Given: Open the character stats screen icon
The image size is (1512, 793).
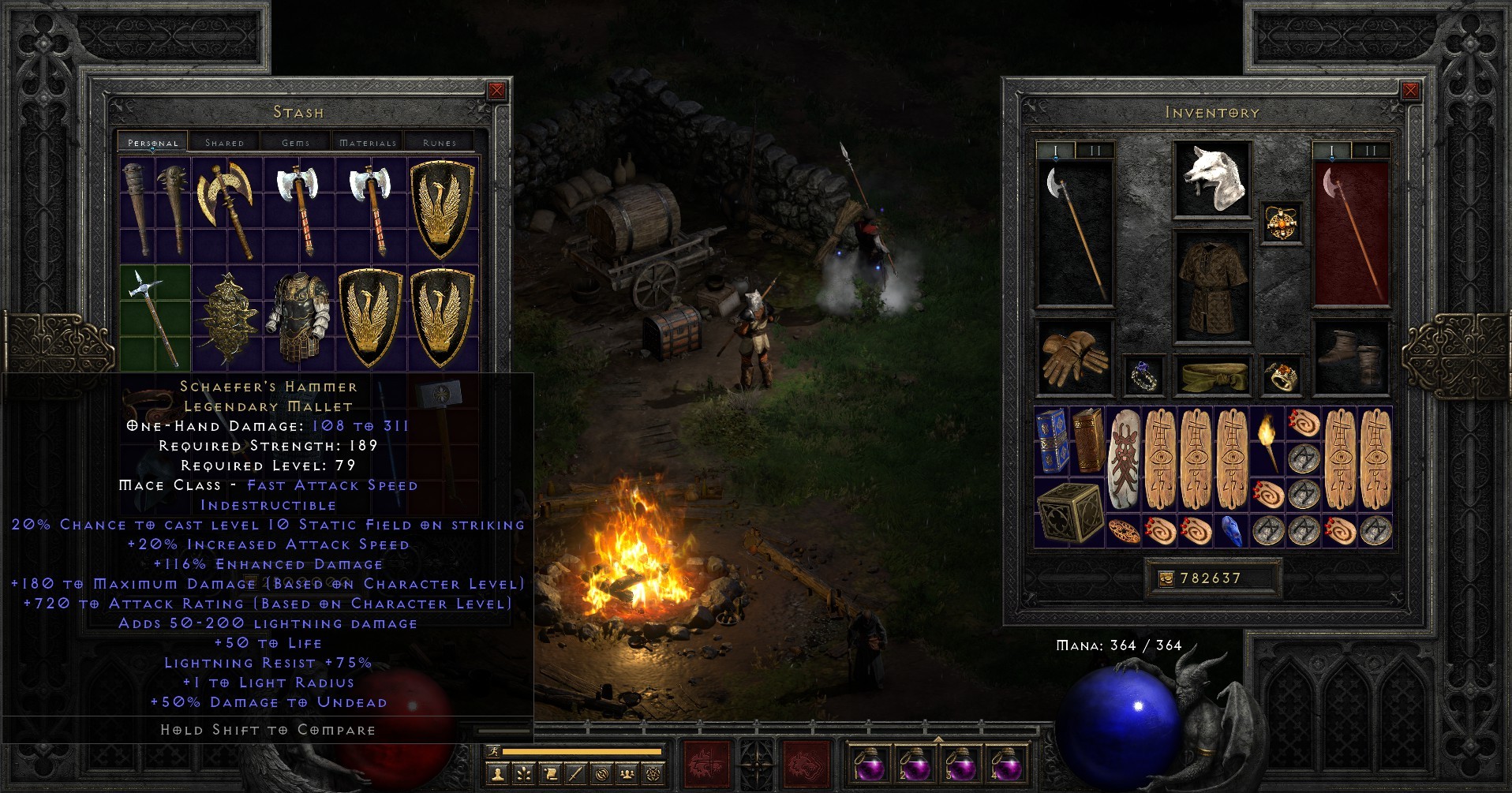Looking at the screenshot, I should coord(497,773).
